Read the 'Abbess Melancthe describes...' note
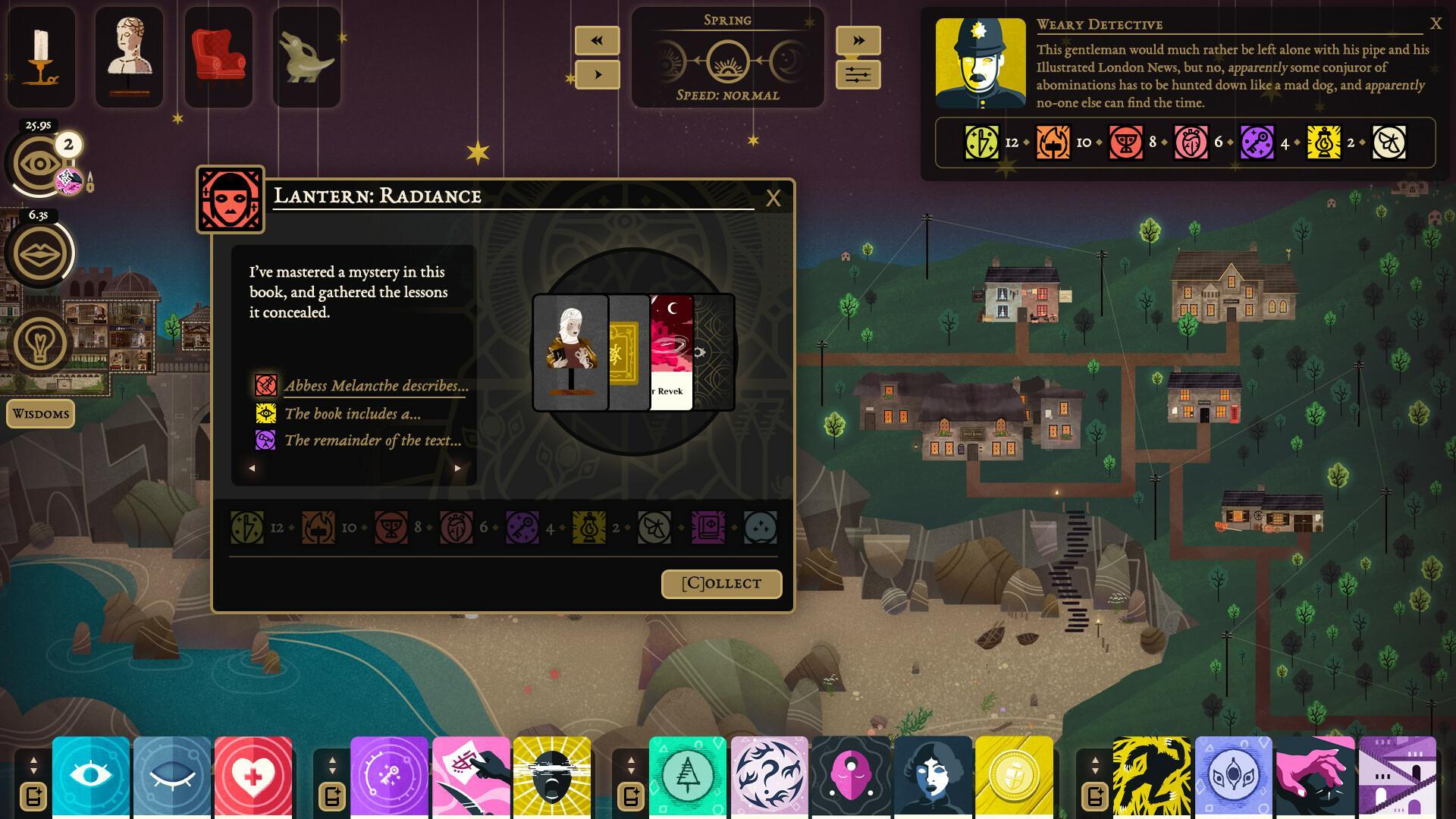The width and height of the screenshot is (1456, 819). tap(375, 385)
